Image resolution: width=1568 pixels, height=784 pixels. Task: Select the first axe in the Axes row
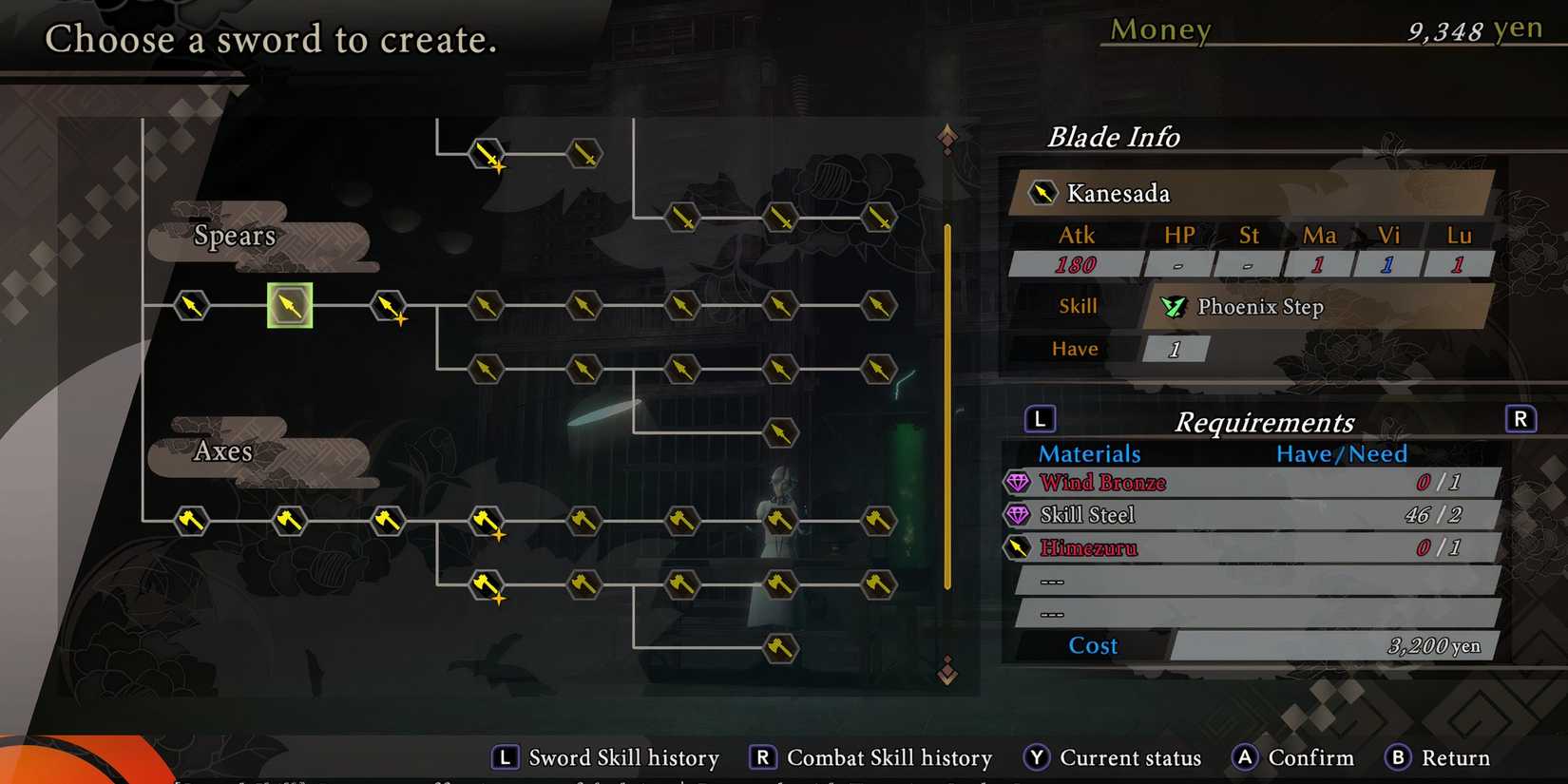190,521
